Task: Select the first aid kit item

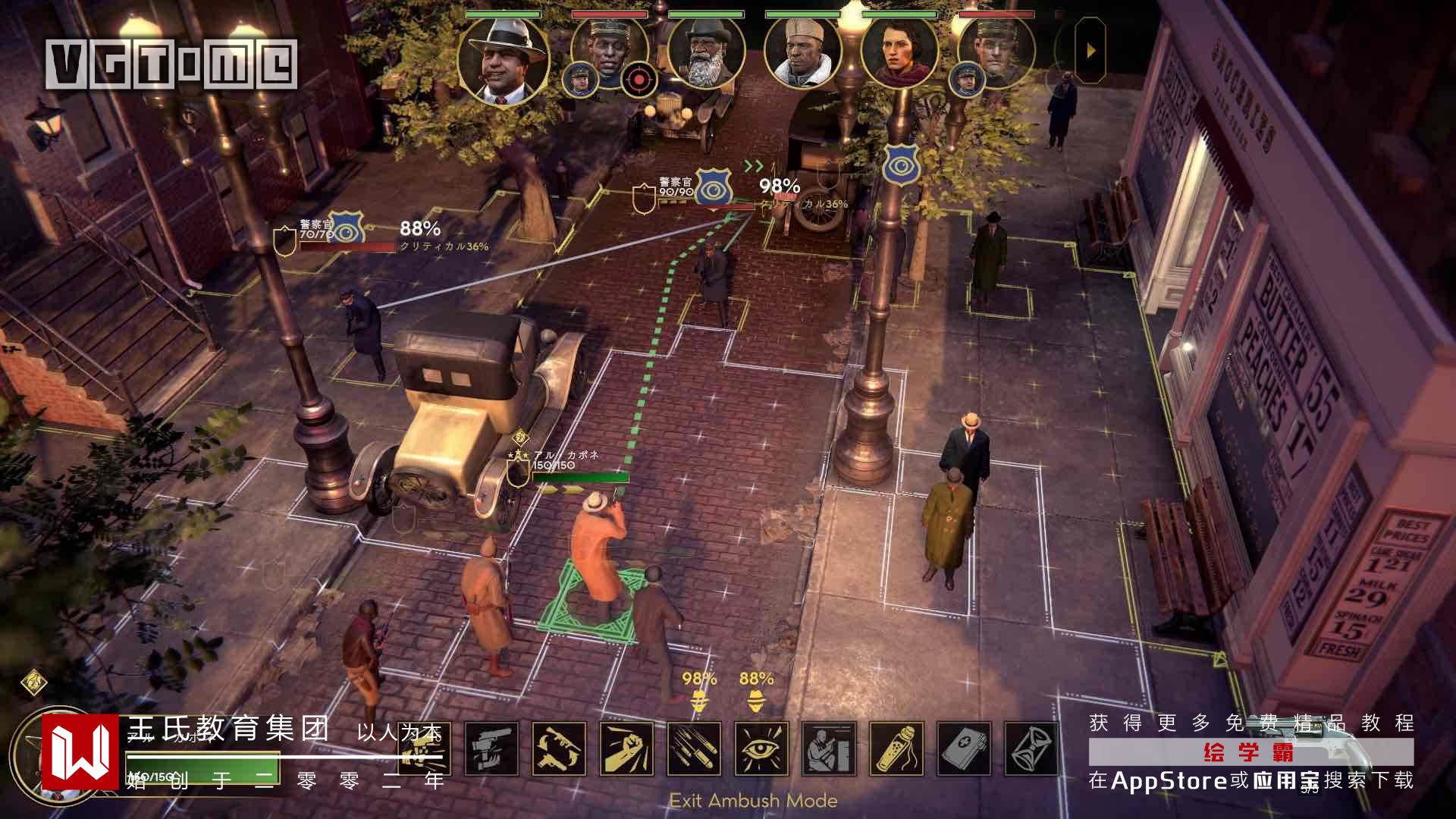Action: 964,749
